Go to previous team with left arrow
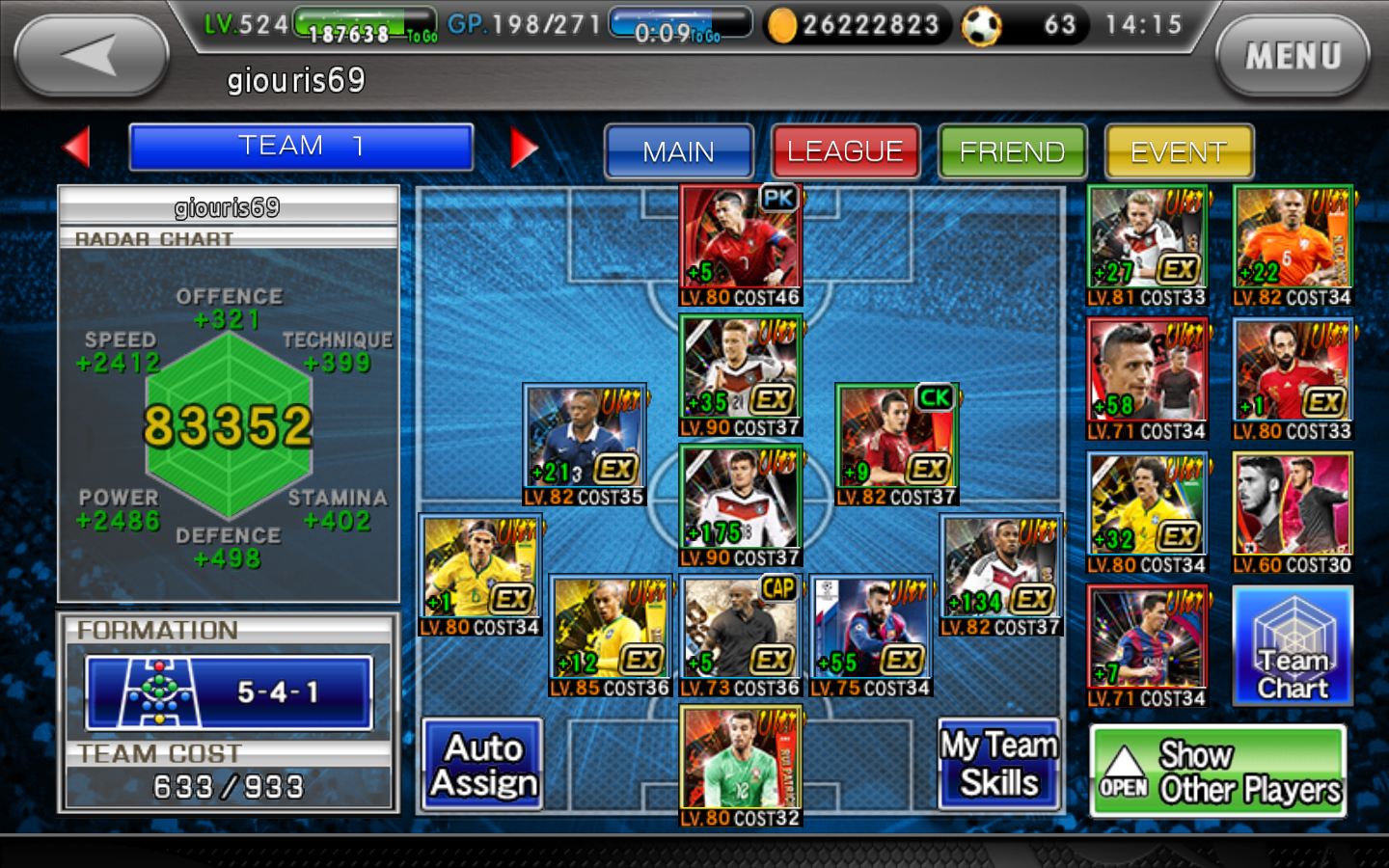This screenshot has width=1389, height=868. (76, 147)
